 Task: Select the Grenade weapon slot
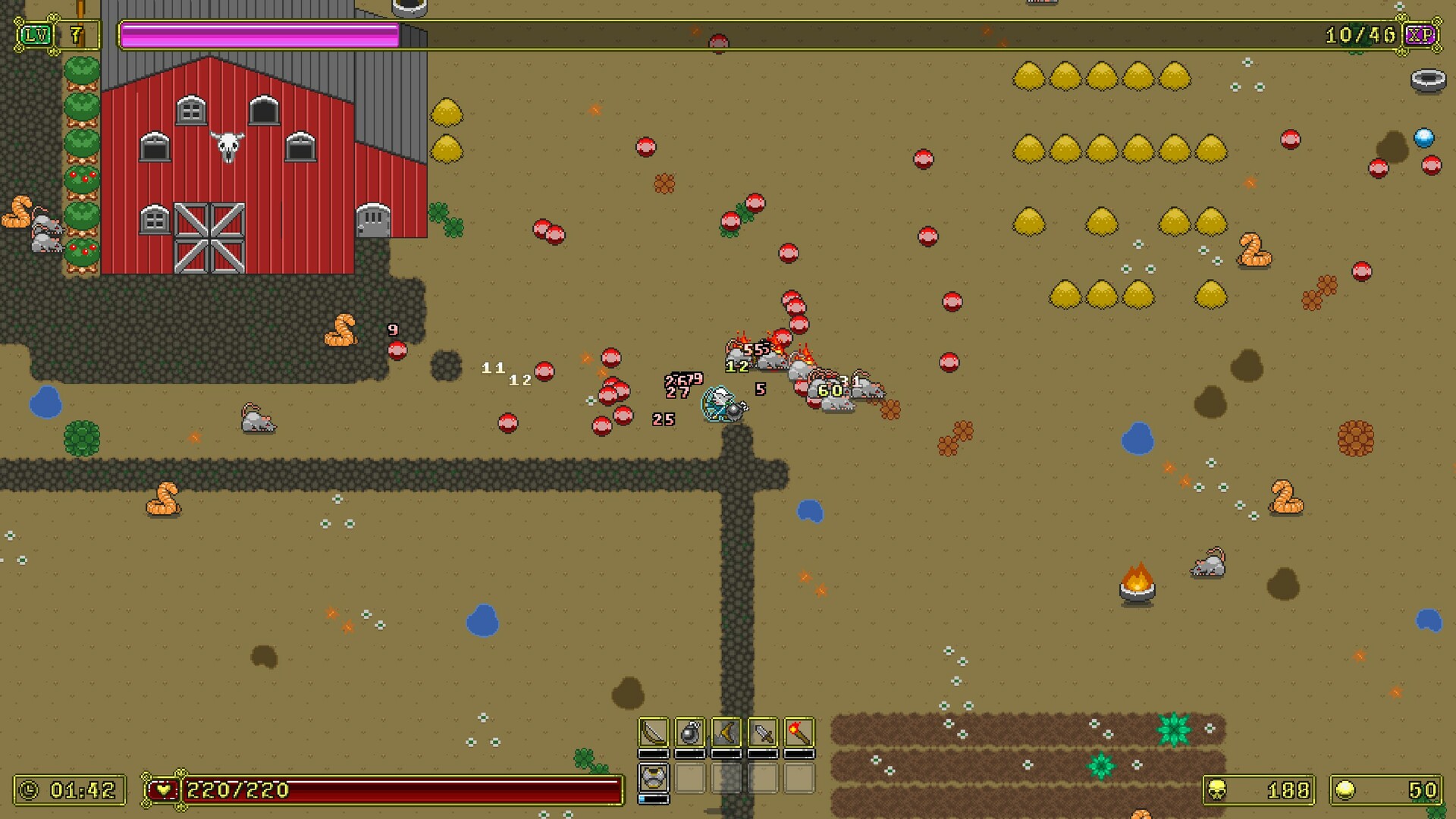coord(690,733)
